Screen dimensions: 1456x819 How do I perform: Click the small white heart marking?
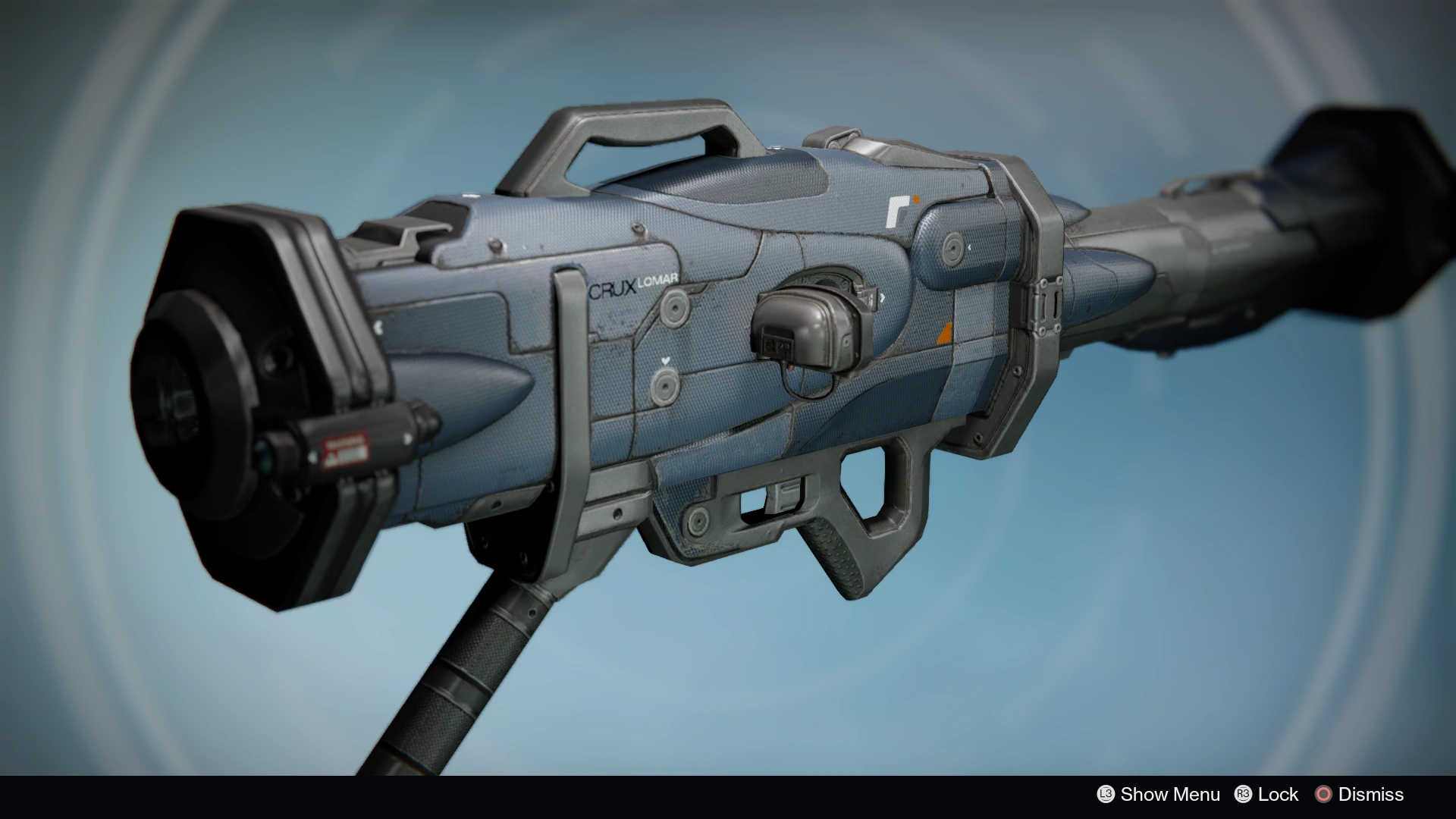(665, 360)
